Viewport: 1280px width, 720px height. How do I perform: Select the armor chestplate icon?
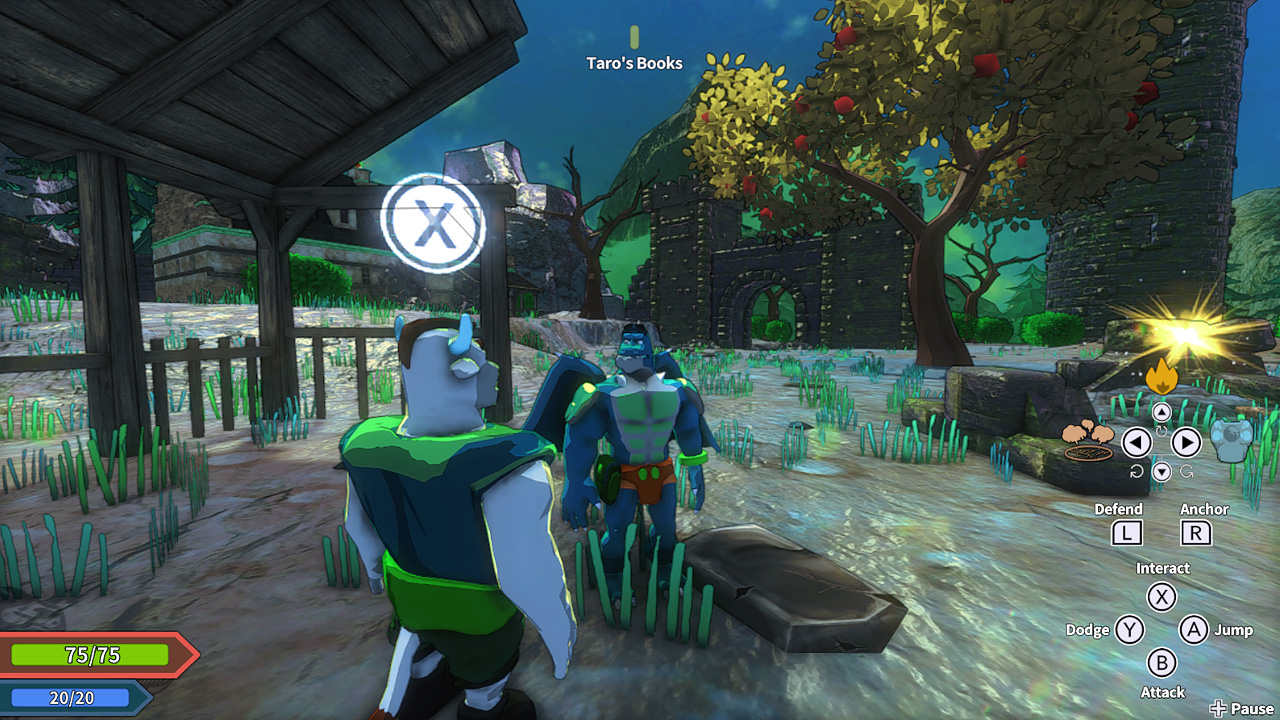click(1230, 440)
